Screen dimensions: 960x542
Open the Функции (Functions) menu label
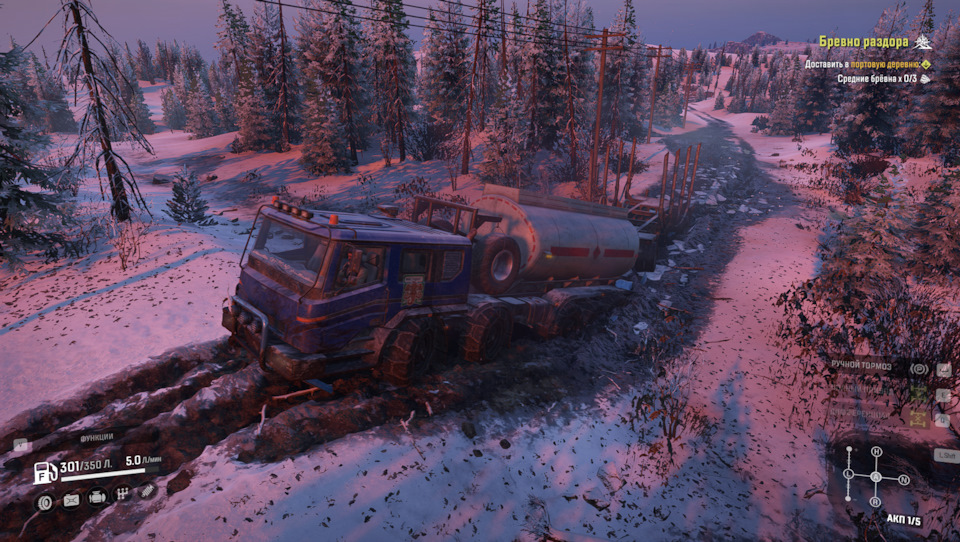pos(97,438)
